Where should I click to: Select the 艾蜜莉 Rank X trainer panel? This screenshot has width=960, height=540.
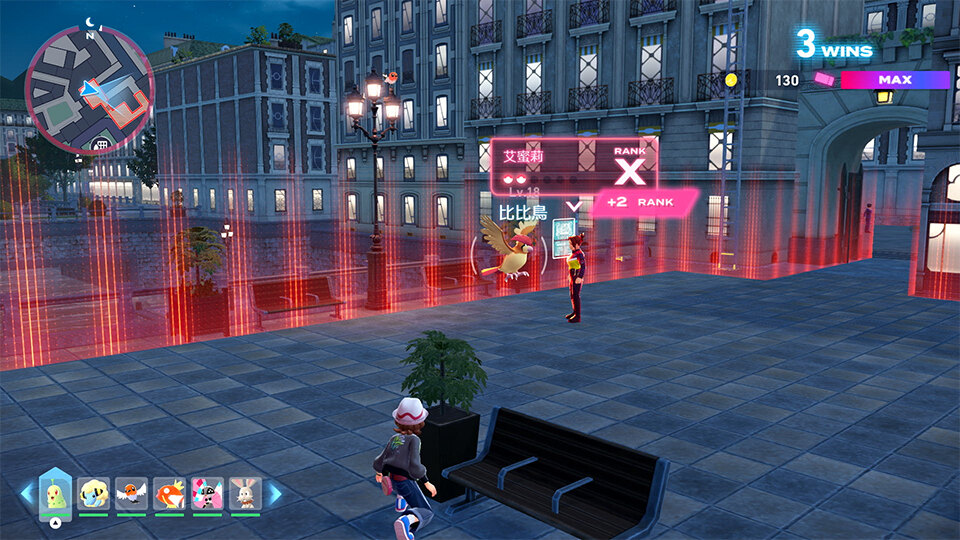click(573, 165)
